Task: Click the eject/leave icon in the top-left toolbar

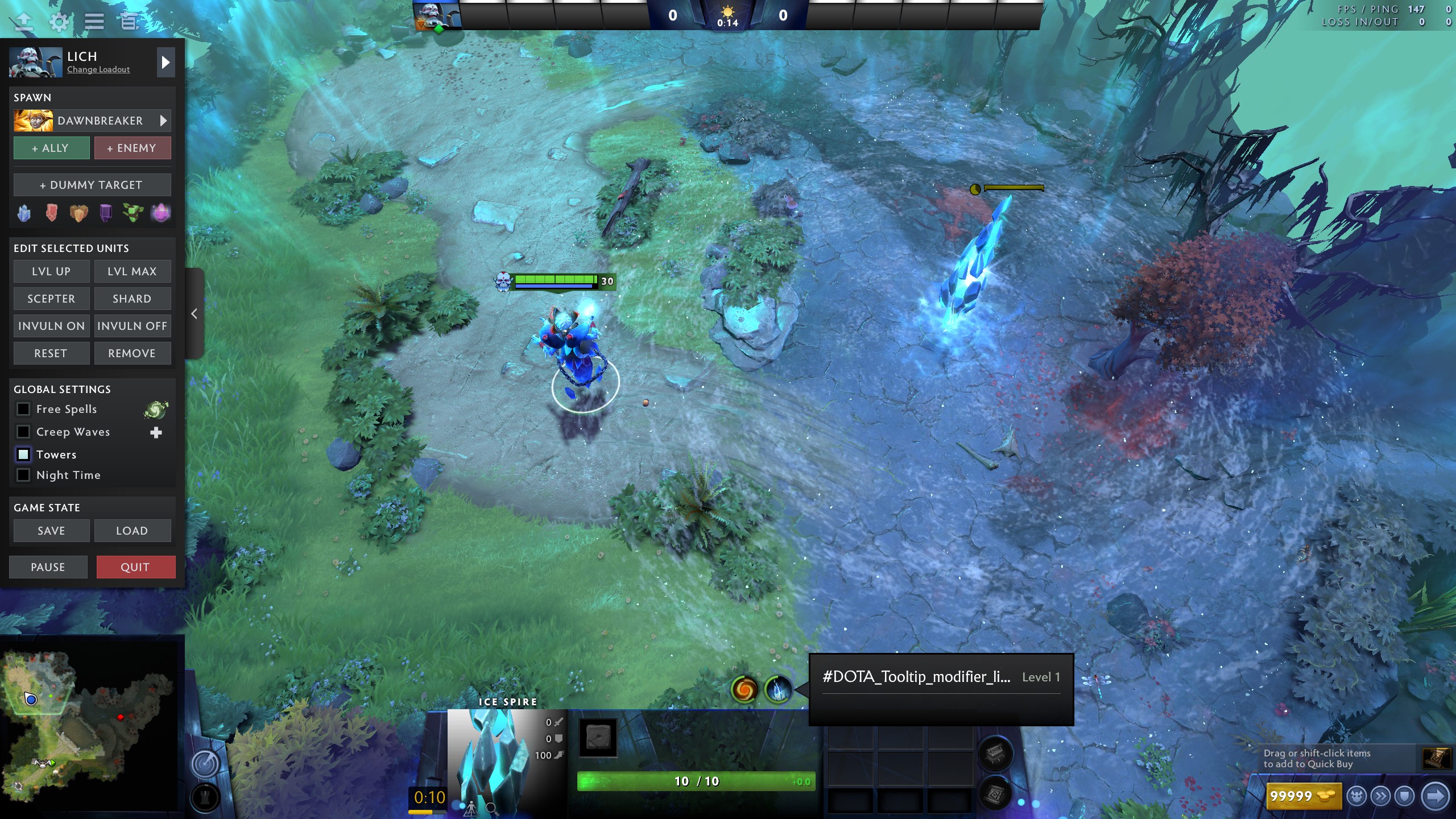Action: [23, 20]
